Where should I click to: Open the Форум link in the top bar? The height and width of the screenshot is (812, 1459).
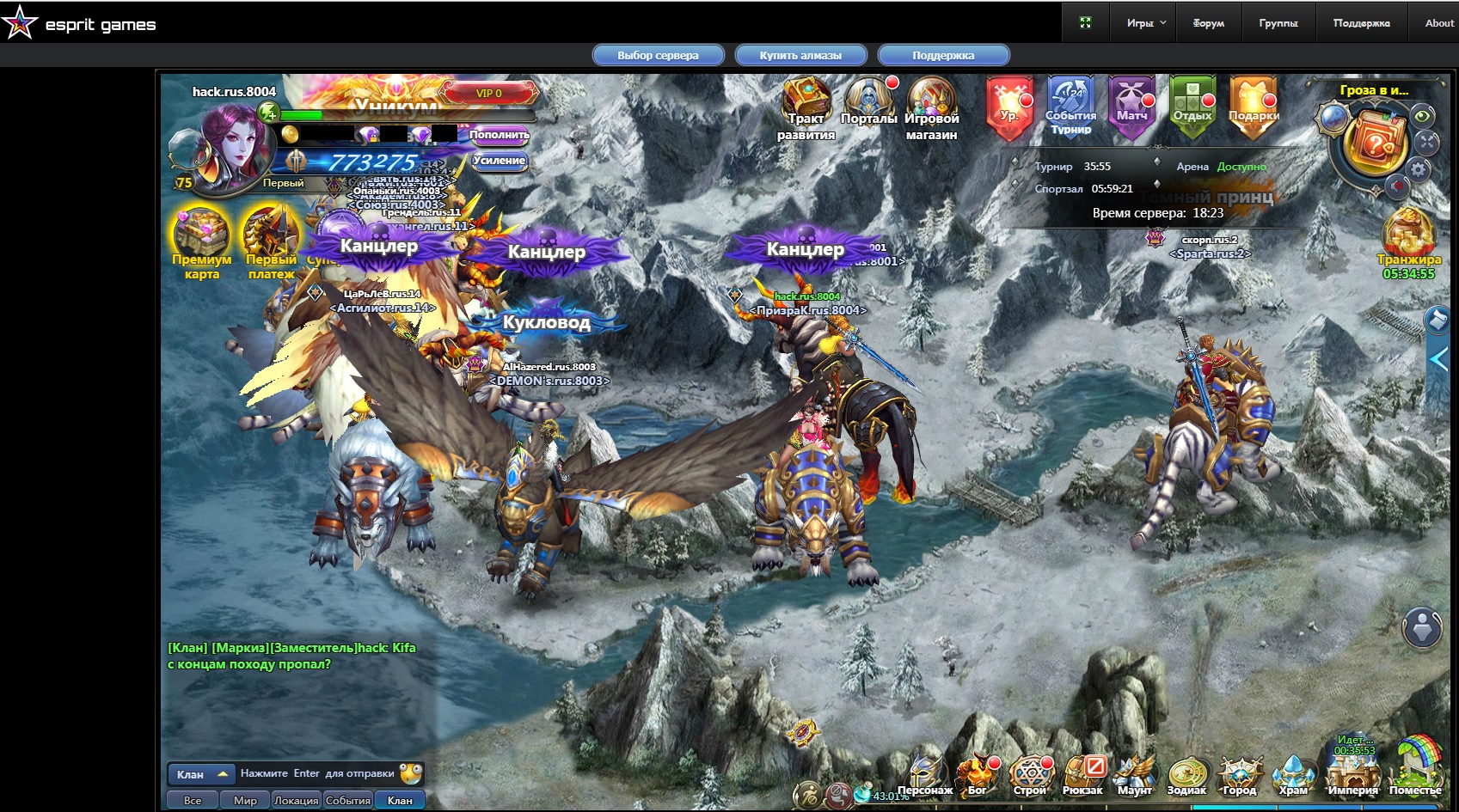click(x=1208, y=23)
